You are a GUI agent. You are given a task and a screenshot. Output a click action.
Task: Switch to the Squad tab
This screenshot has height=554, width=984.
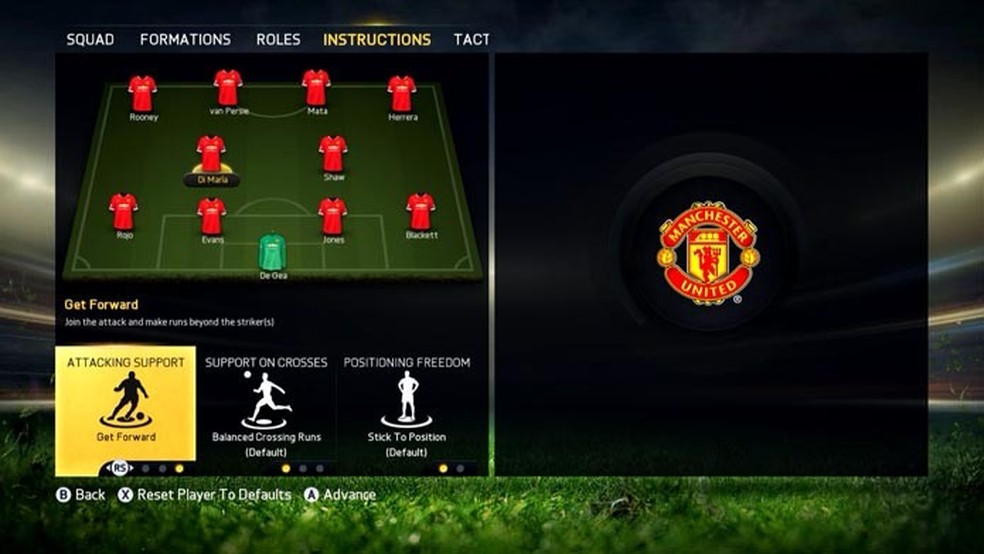[90, 40]
